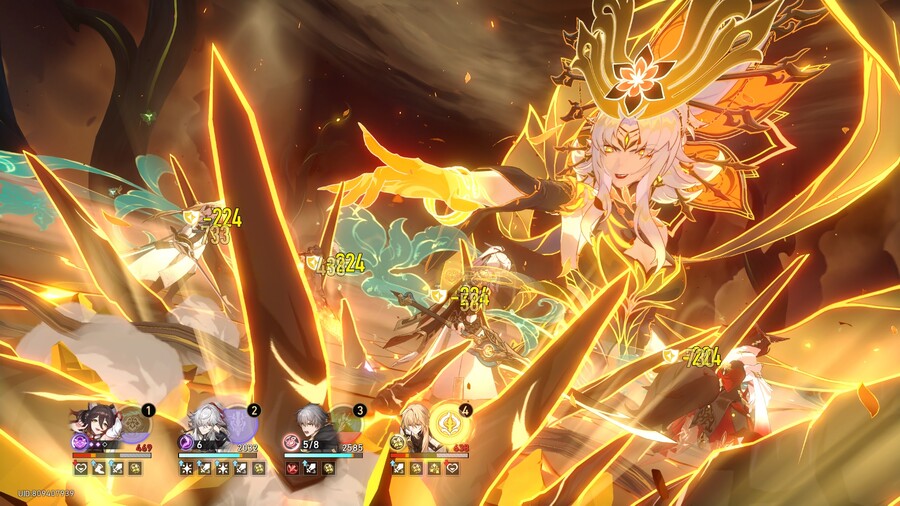Use the ultimate icon numbered 1
Image resolution: width=900 pixels, height=506 pixels.
(x=134, y=425)
